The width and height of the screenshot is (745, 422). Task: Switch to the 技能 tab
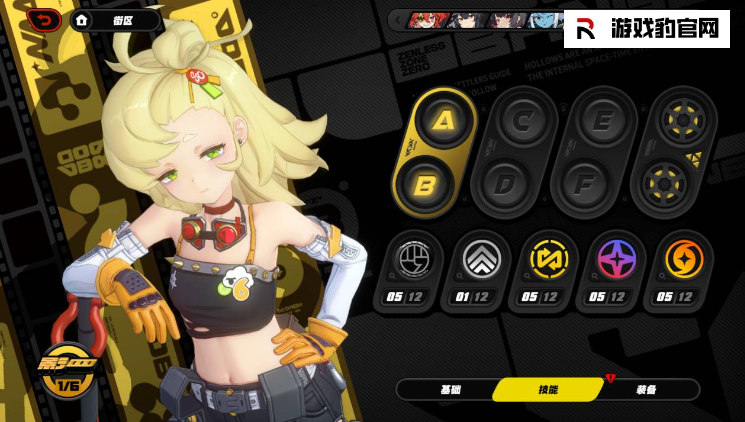tap(548, 389)
